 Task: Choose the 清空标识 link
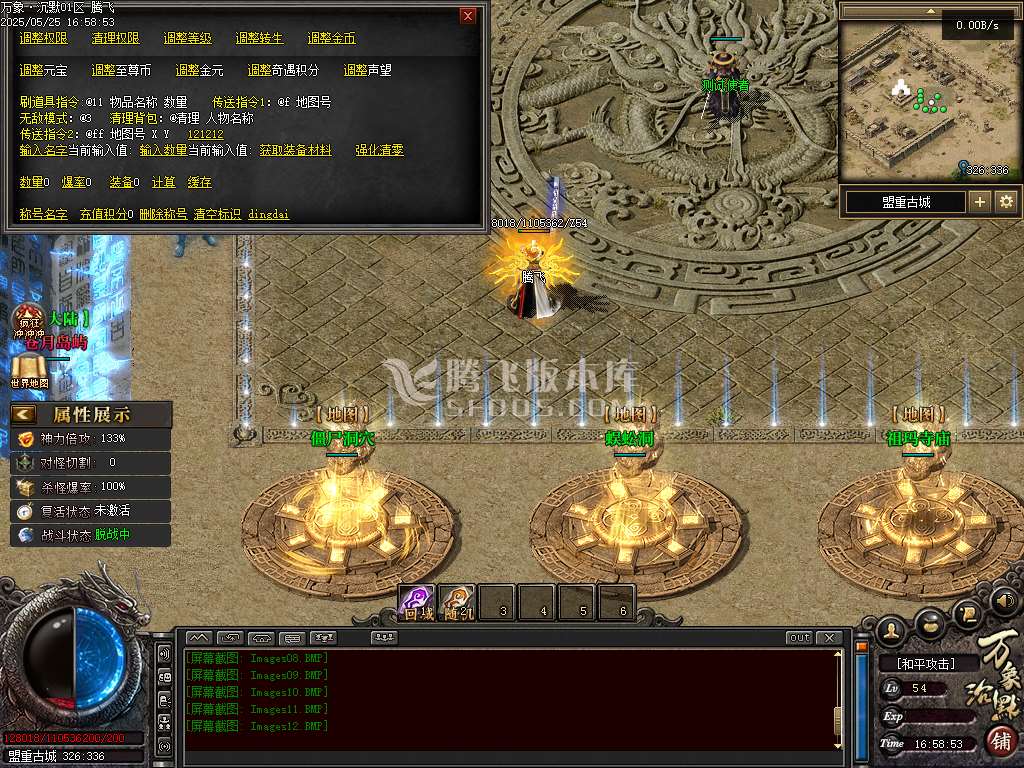tap(217, 214)
